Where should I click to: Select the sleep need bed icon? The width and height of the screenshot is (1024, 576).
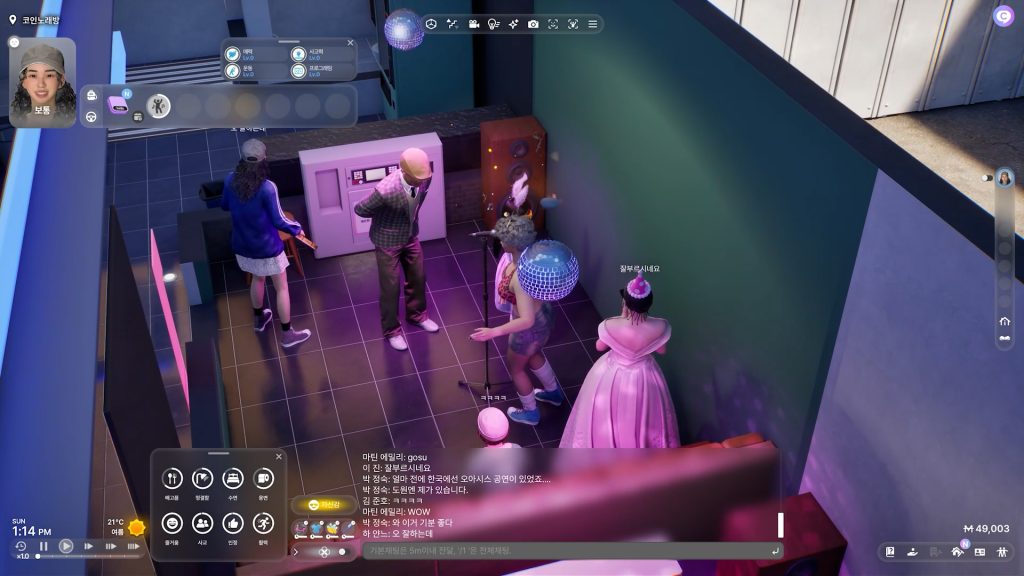(x=233, y=479)
